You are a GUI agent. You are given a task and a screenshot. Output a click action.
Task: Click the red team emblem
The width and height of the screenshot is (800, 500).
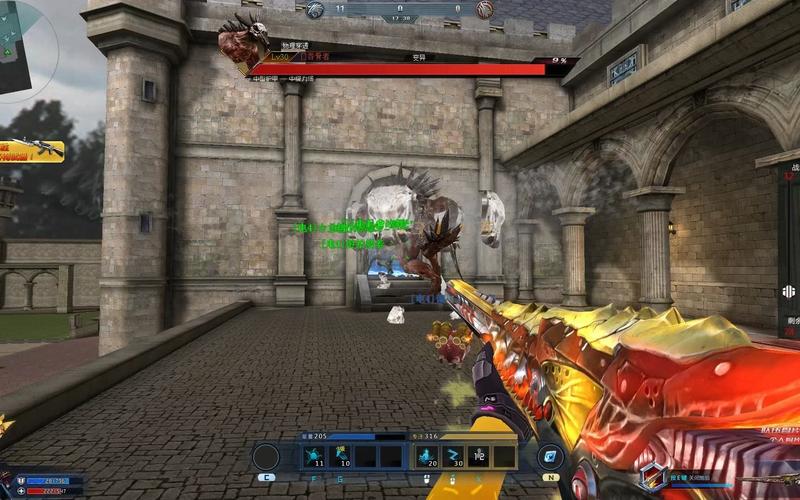pos(484,9)
